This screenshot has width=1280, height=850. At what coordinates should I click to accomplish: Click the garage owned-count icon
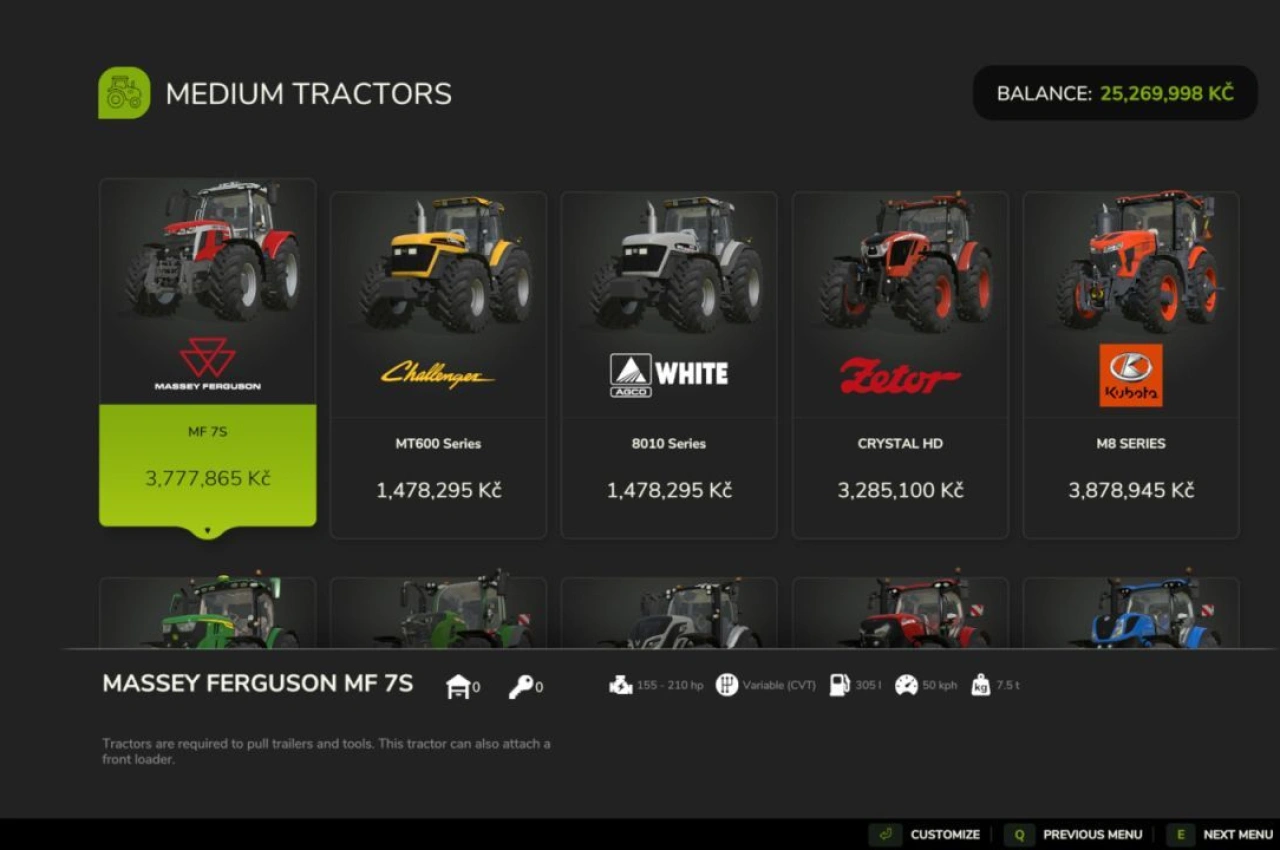457,686
